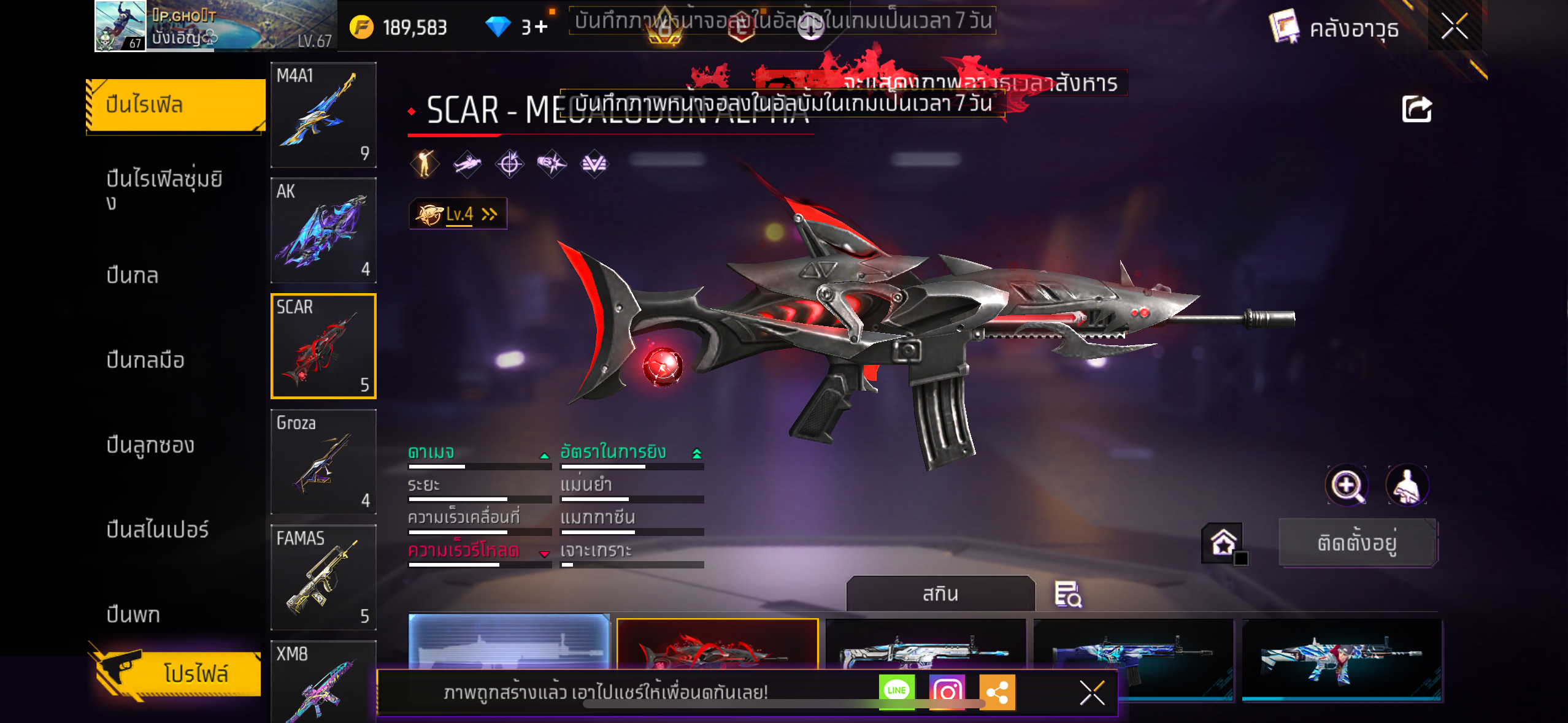Switch to the ปืนกลมือ category
This screenshot has width=1568, height=723.
[145, 360]
